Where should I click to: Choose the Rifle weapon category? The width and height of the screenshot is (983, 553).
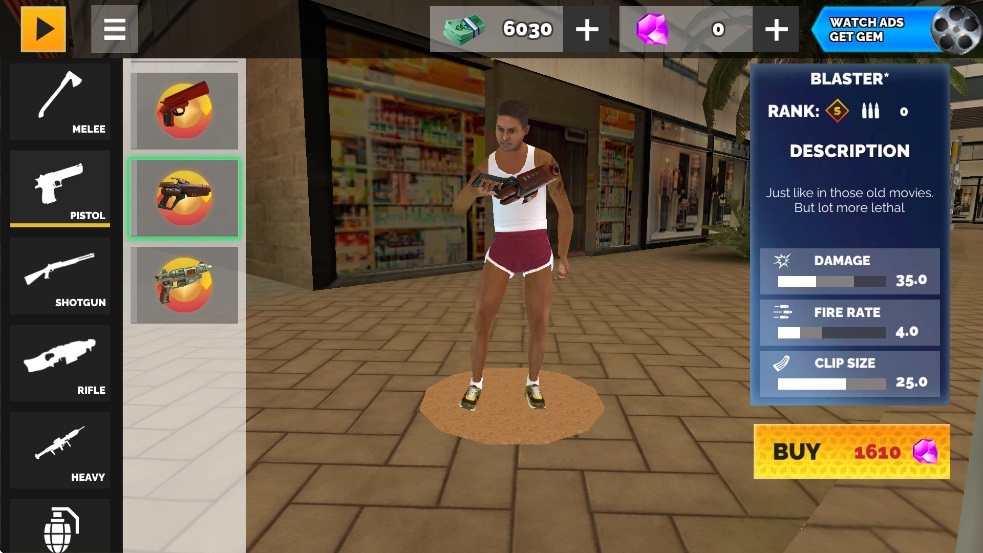60,362
